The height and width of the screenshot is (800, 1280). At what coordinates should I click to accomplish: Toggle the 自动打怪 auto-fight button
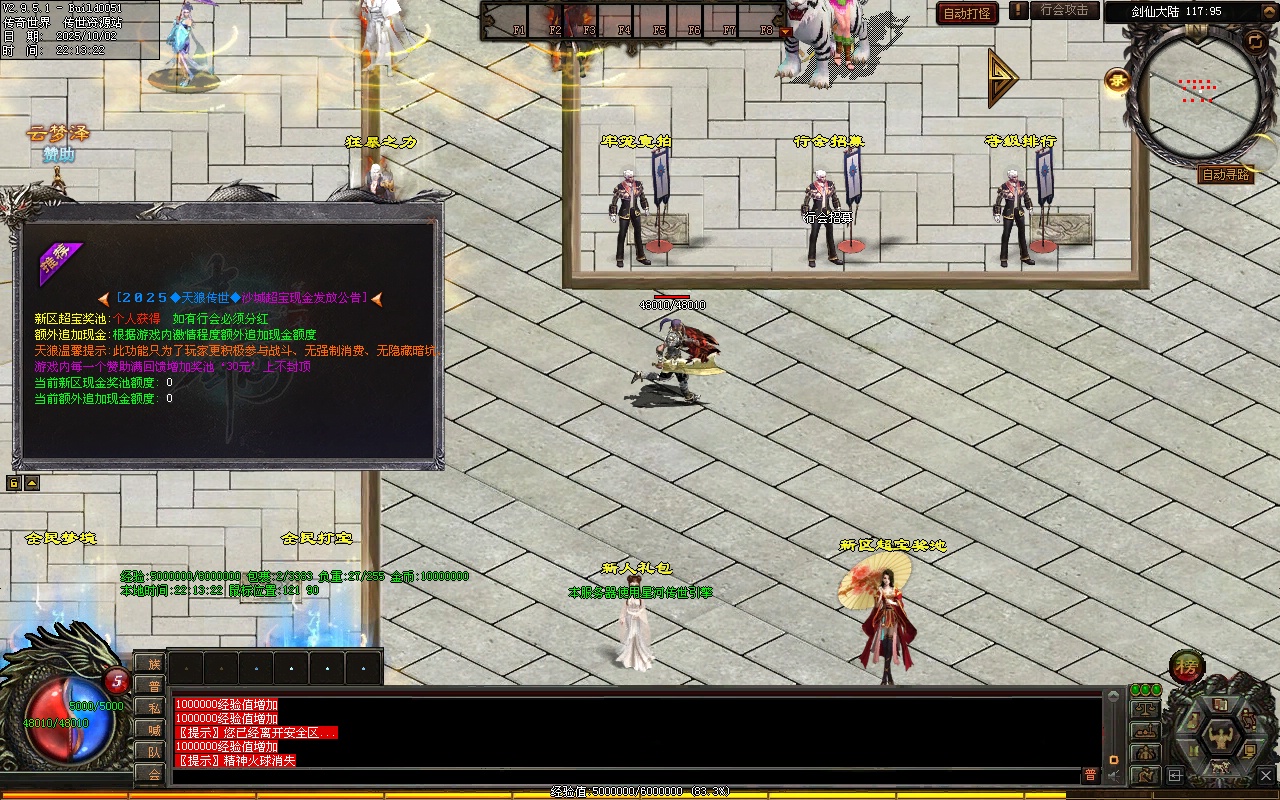coord(967,14)
